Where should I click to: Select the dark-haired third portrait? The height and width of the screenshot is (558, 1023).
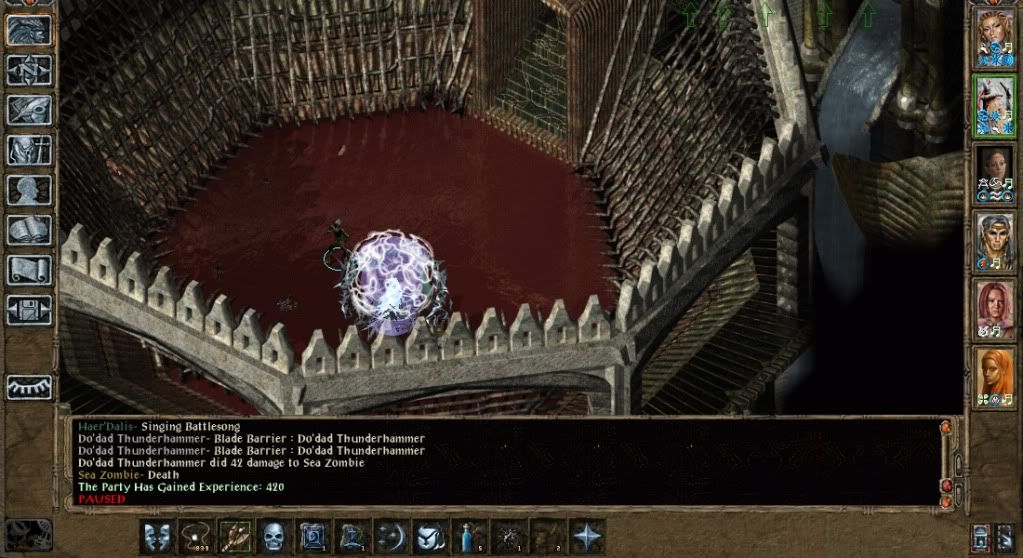[x=994, y=174]
